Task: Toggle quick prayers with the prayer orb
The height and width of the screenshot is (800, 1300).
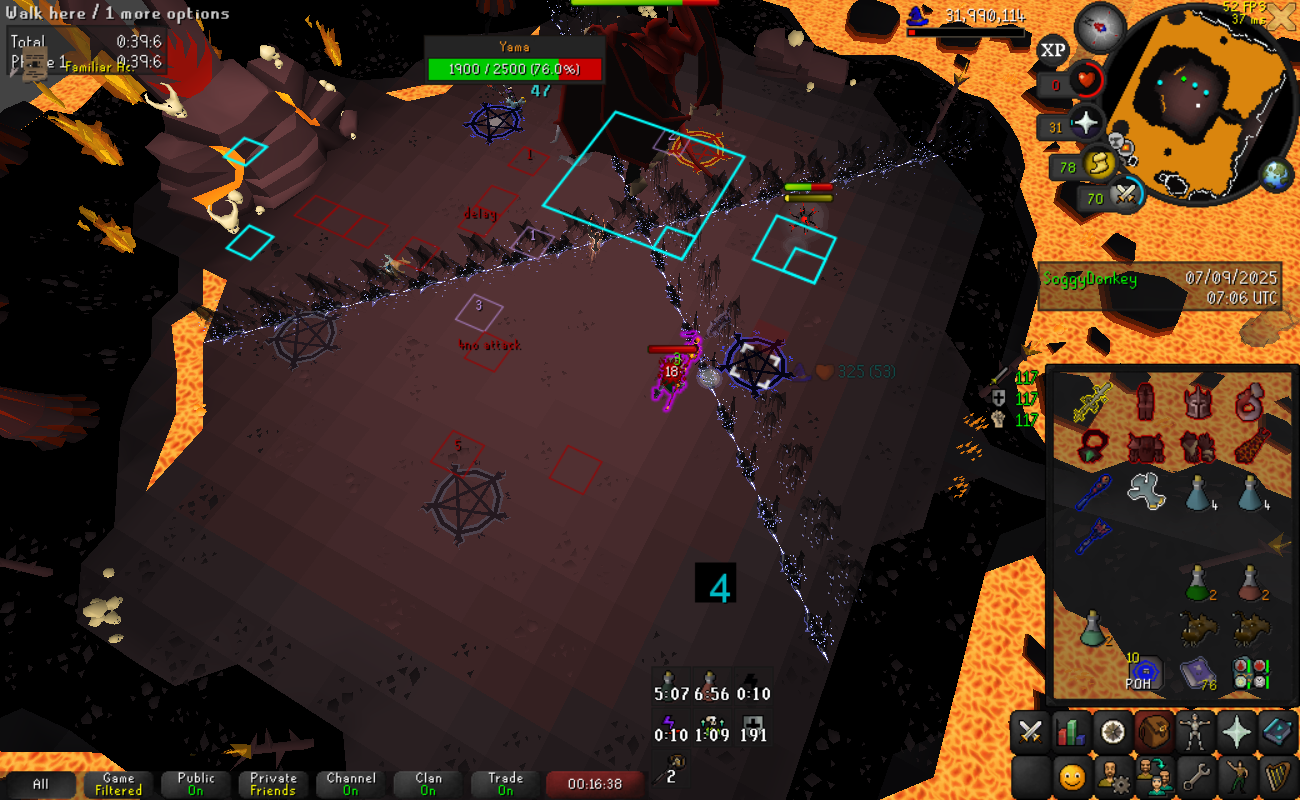Action: 1086,126
